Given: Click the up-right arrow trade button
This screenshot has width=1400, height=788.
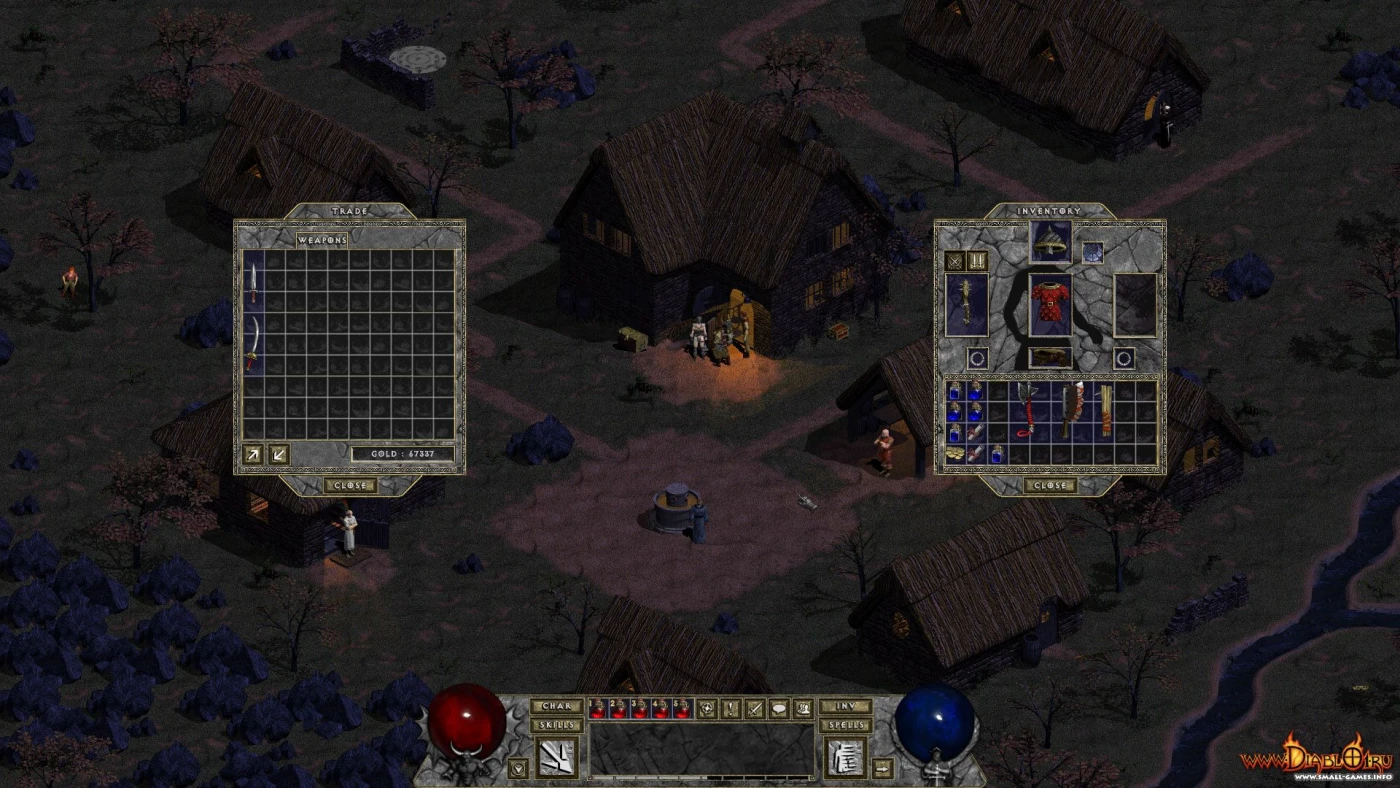Looking at the screenshot, I should point(255,453).
